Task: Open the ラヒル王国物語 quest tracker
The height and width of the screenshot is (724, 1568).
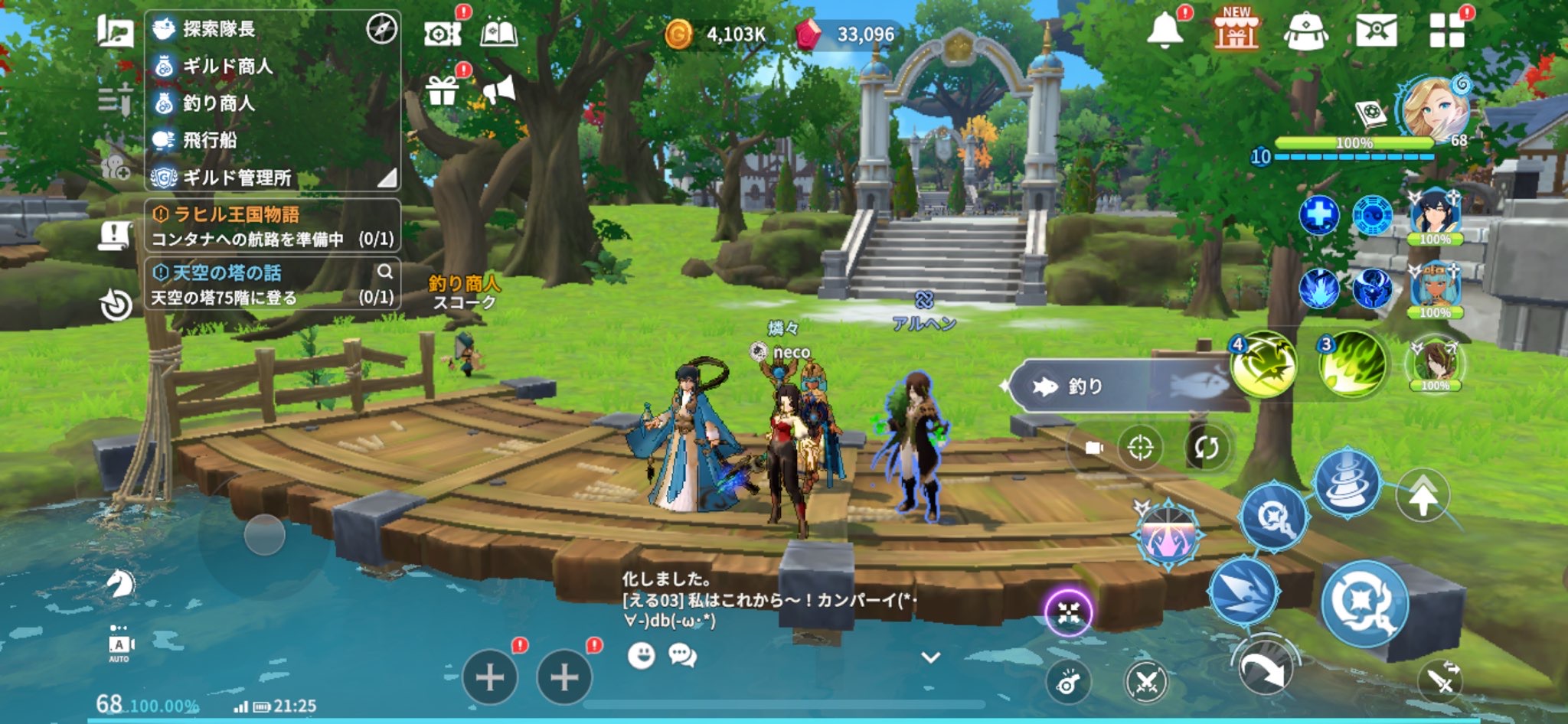Action: (x=272, y=226)
